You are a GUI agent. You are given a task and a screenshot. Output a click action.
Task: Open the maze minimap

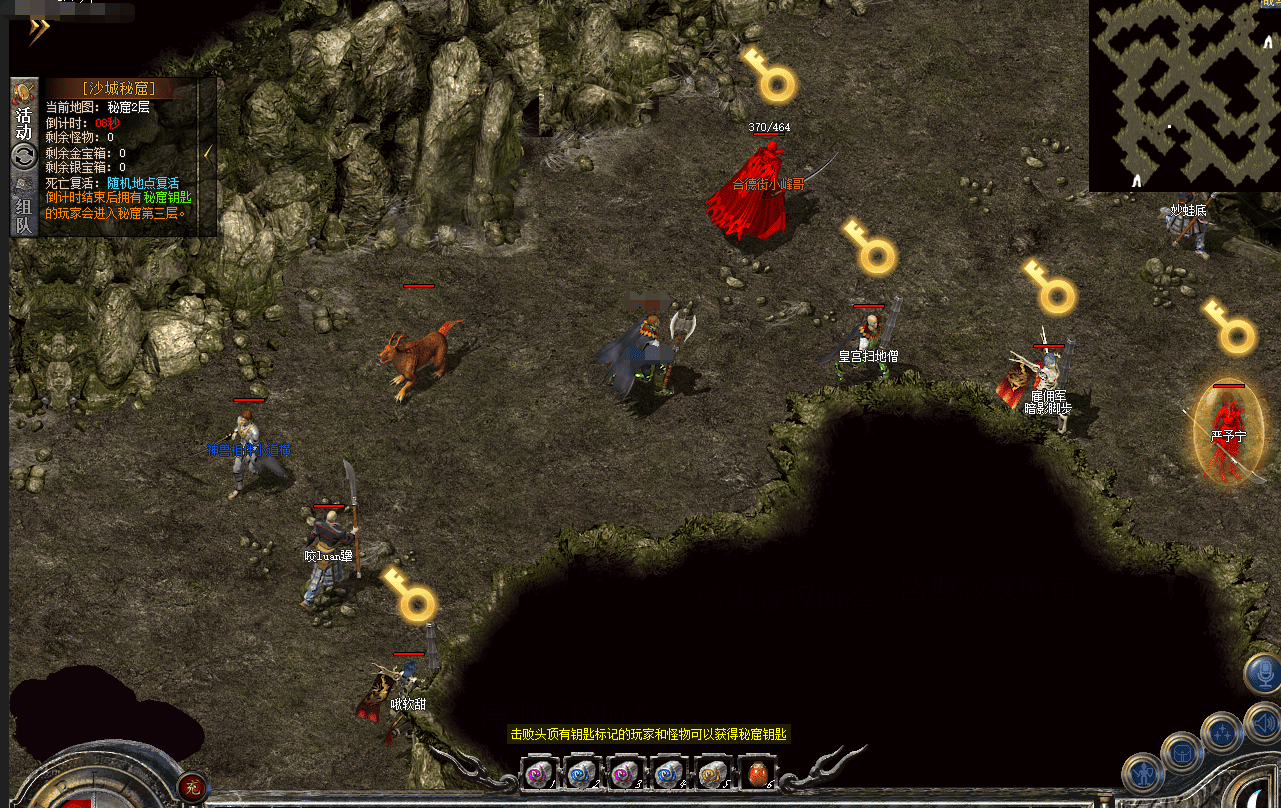[x=1184, y=95]
